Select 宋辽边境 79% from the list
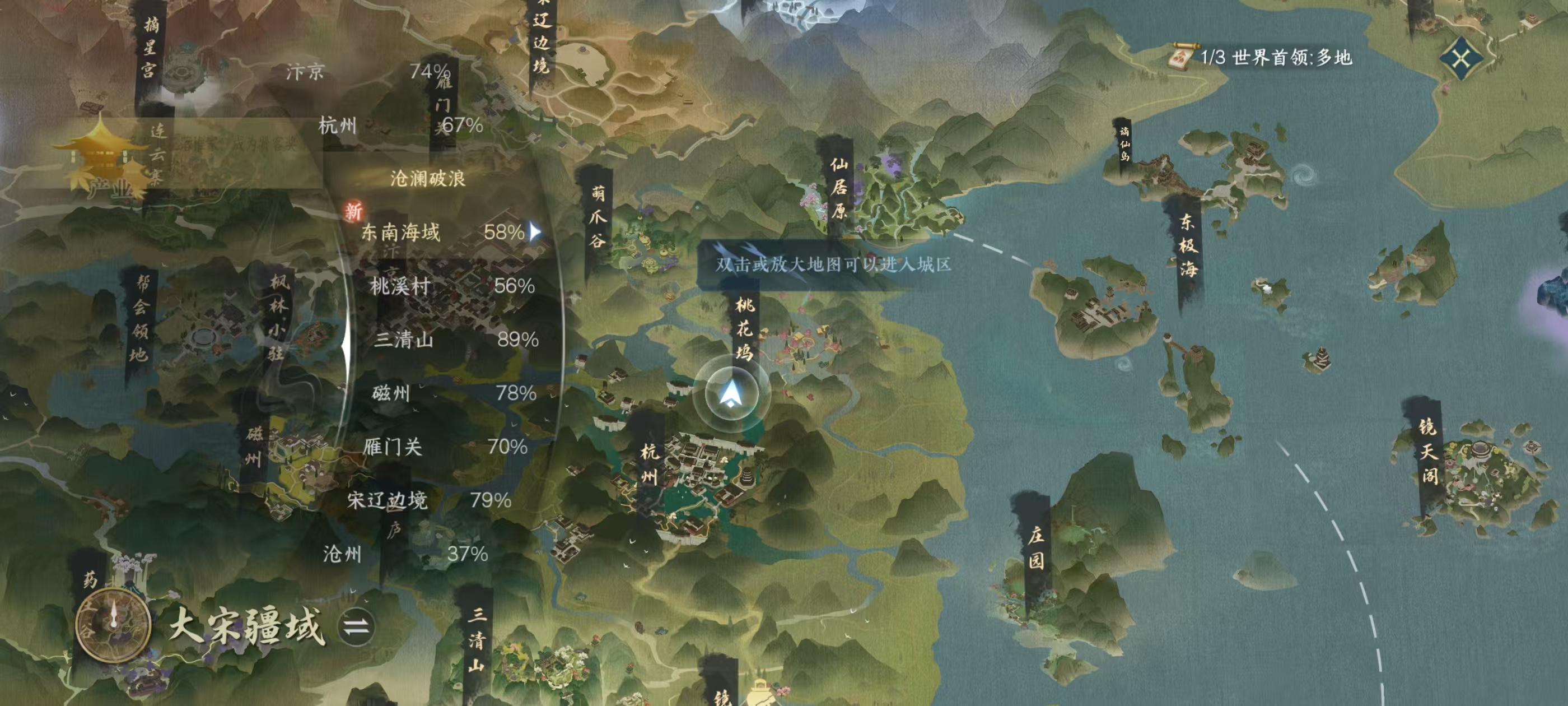Viewport: 1568px width, 706px height. (428, 500)
